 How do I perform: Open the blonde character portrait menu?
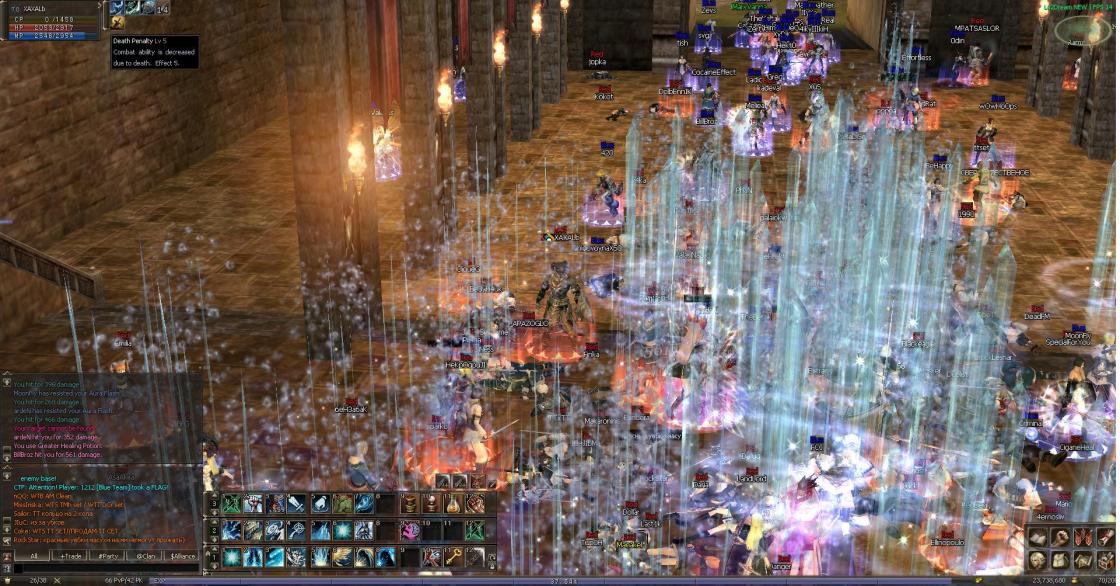pos(1037,560)
